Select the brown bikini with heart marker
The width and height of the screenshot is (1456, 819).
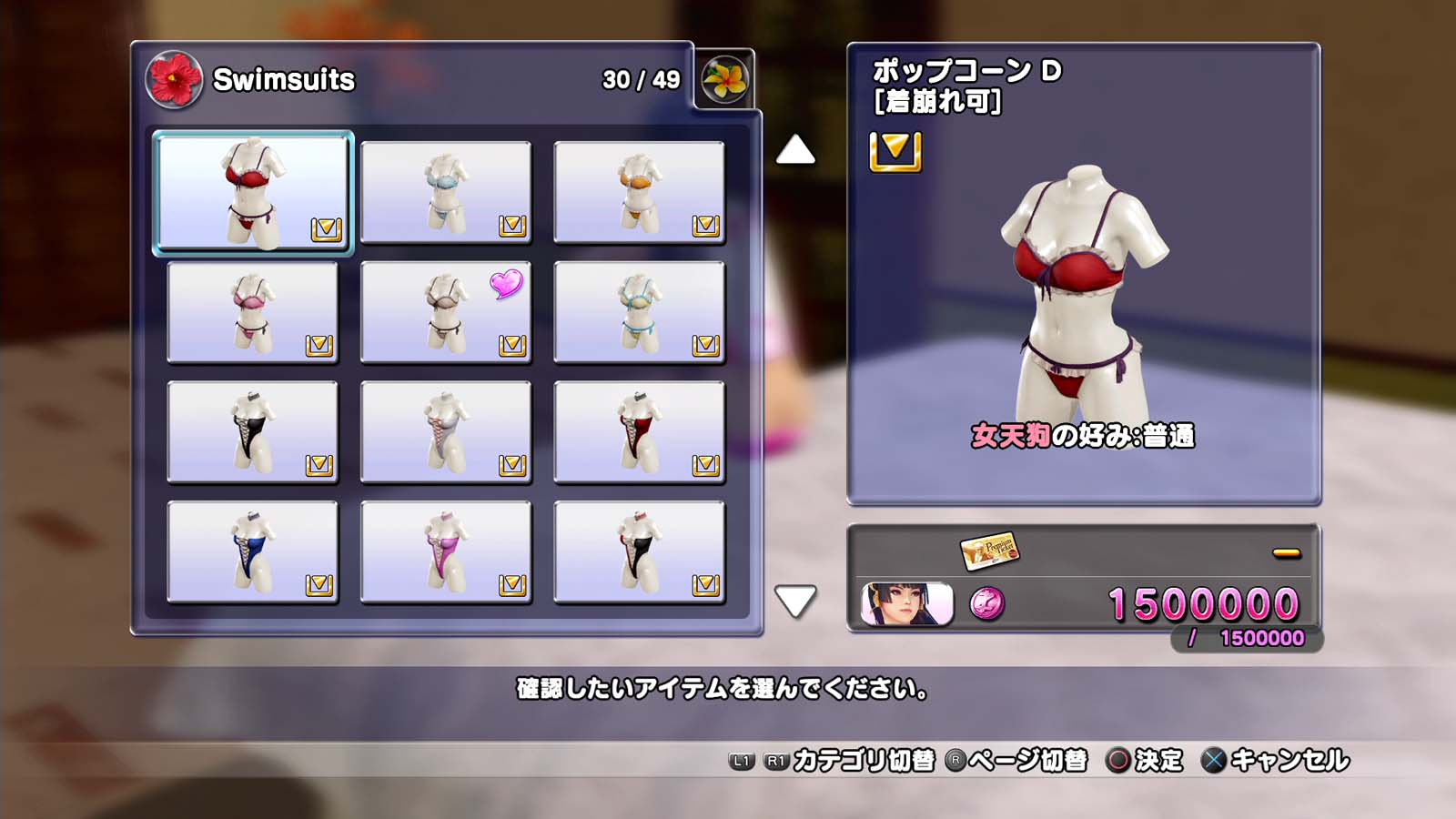pyautogui.click(x=446, y=312)
